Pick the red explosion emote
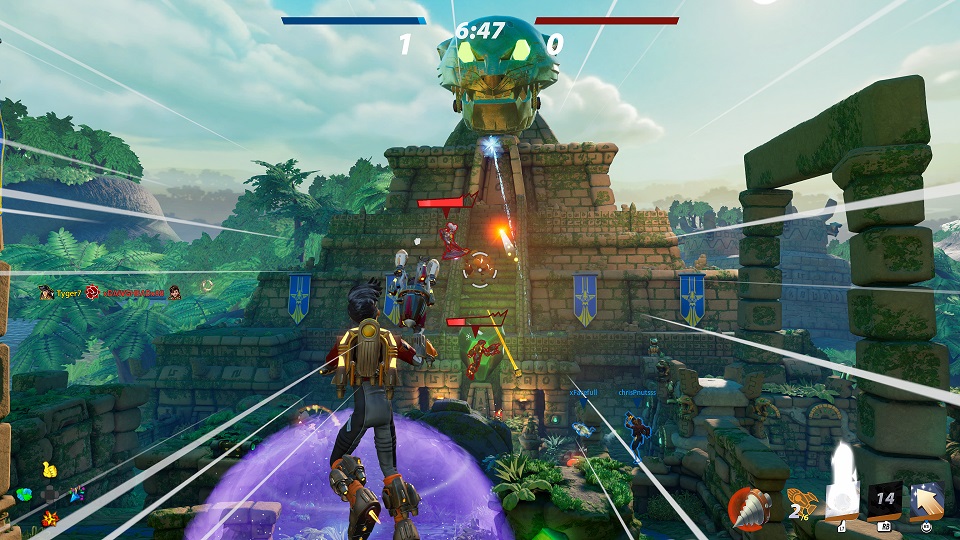This screenshot has height=540, width=960. pyautogui.click(x=48, y=517)
